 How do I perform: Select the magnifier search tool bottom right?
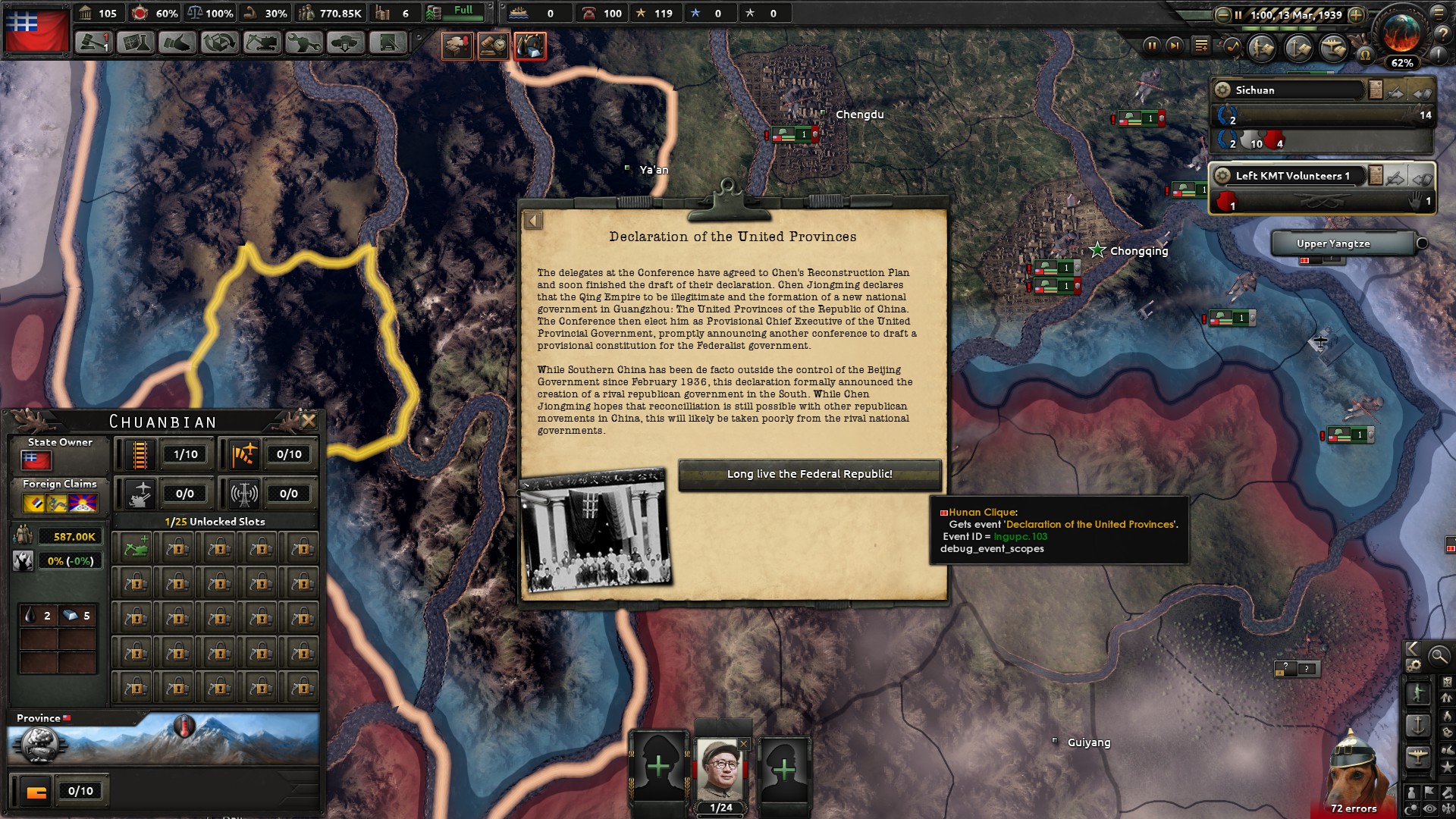(1438, 655)
